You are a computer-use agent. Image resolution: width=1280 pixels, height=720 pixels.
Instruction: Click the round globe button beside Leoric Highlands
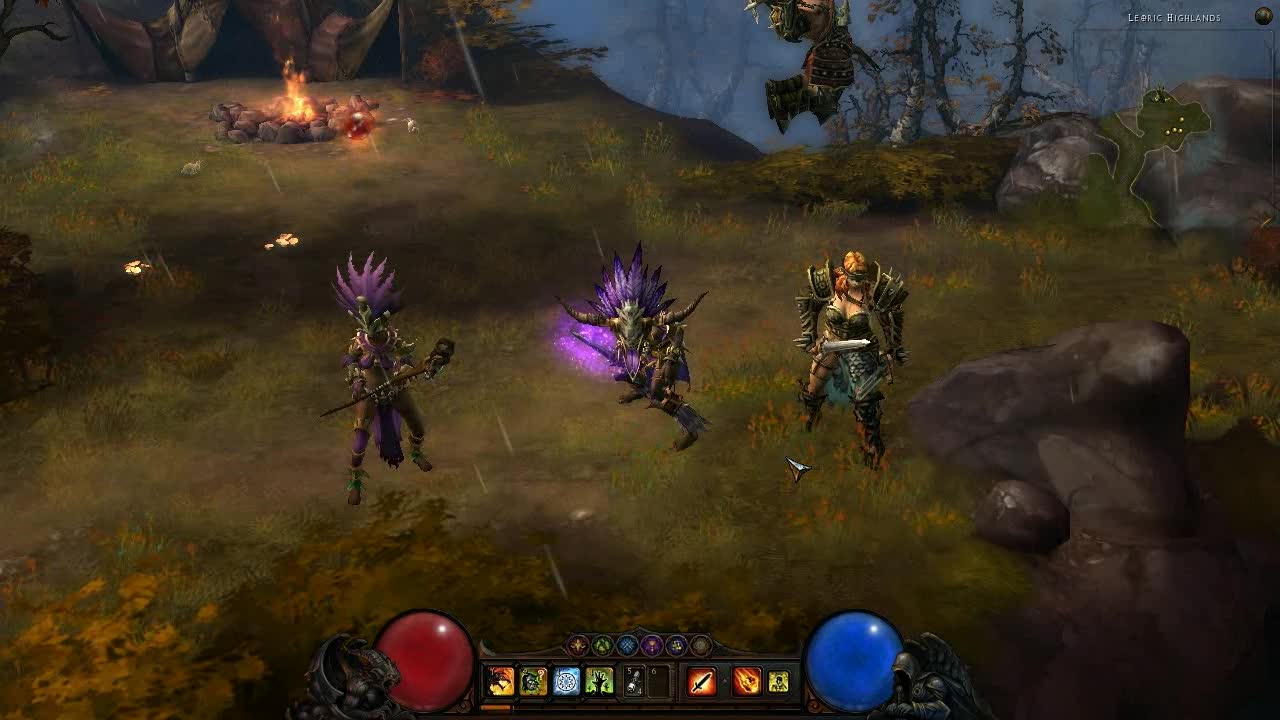tap(1264, 16)
